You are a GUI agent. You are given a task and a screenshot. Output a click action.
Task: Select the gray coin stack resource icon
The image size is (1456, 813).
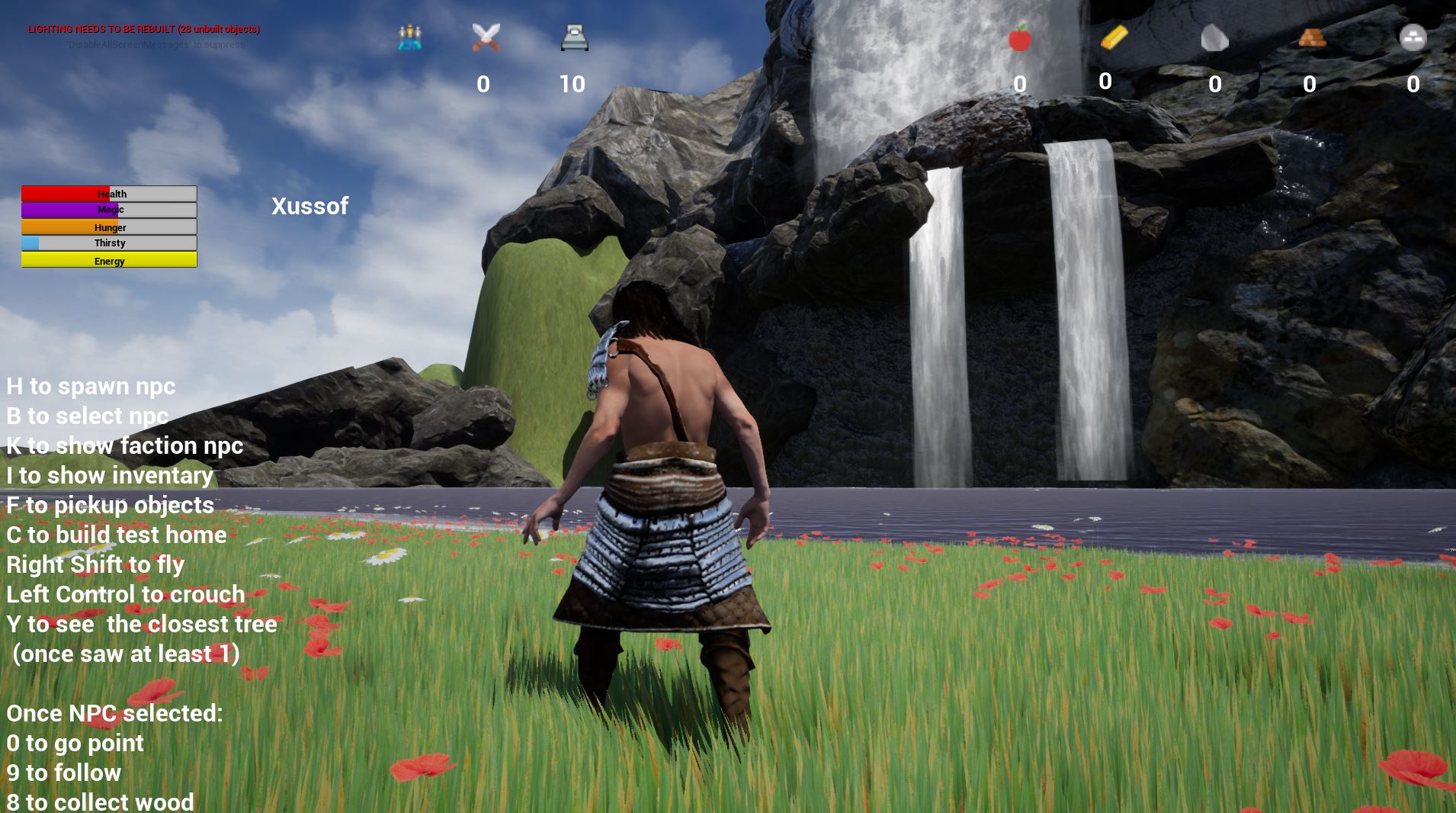(1413, 37)
